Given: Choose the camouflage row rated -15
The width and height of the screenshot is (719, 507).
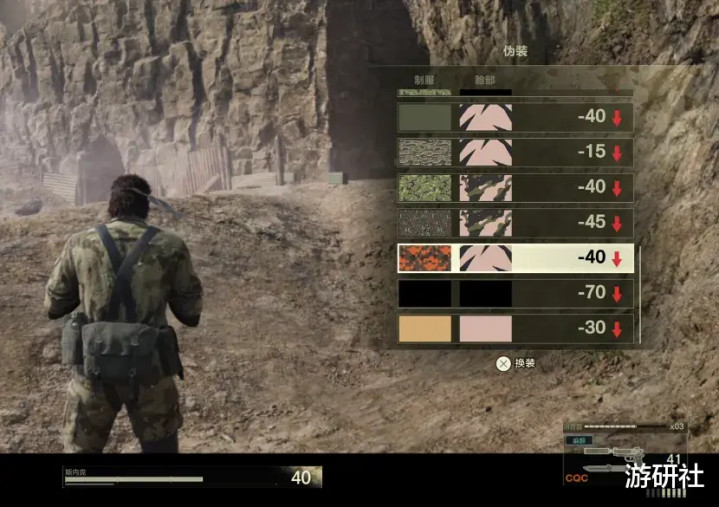Looking at the screenshot, I should (514, 152).
